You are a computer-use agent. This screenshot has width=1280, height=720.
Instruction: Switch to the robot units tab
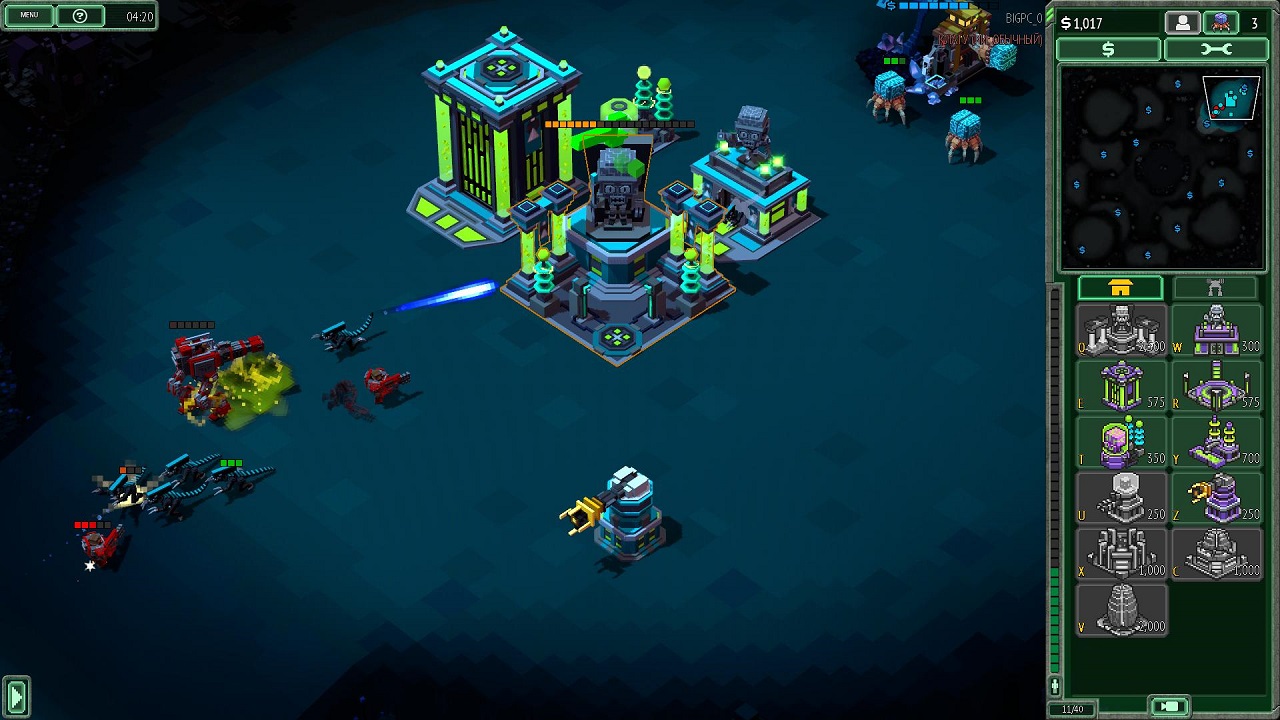[1214, 289]
